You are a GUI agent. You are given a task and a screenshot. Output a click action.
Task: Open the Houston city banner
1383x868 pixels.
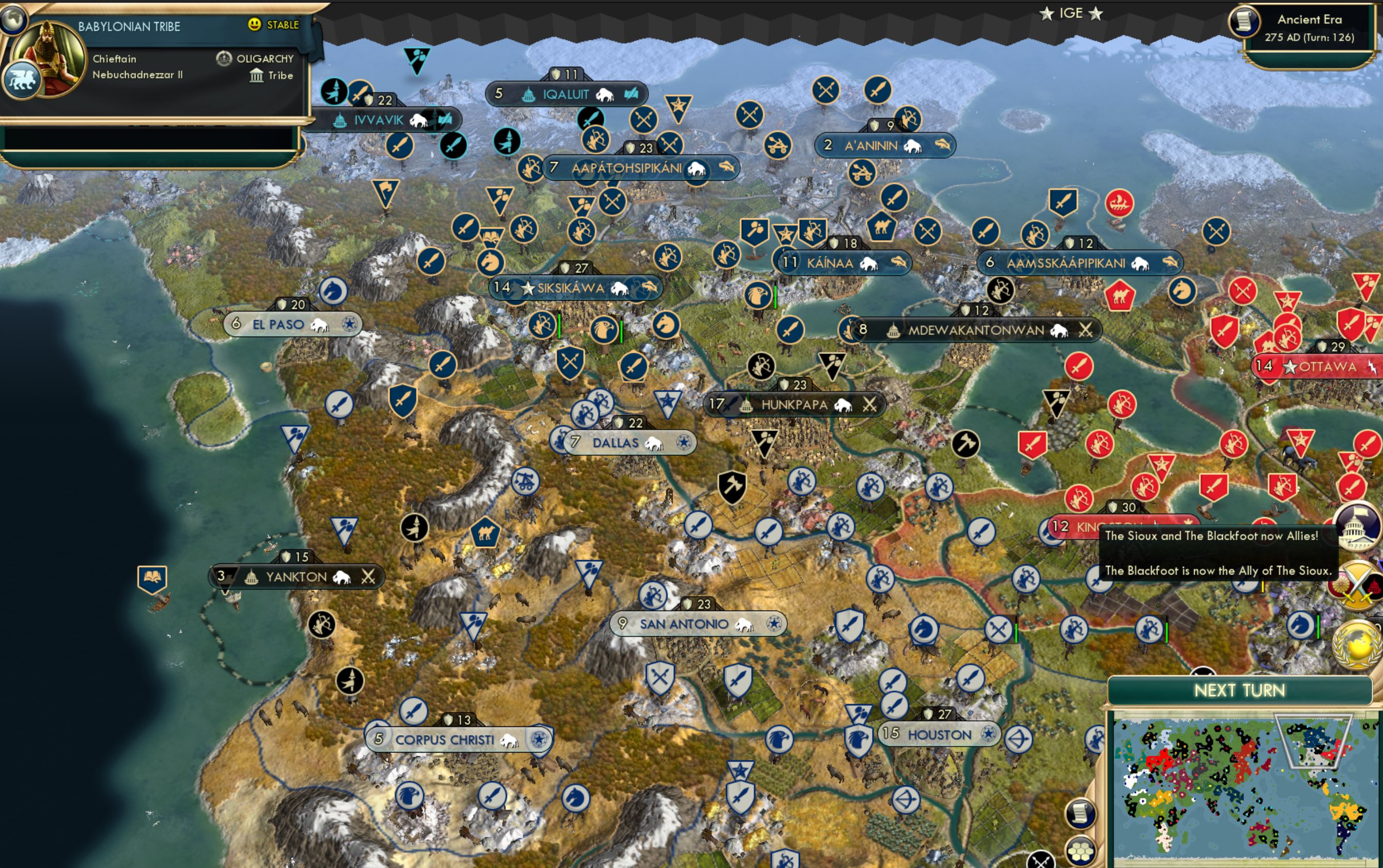click(x=940, y=735)
